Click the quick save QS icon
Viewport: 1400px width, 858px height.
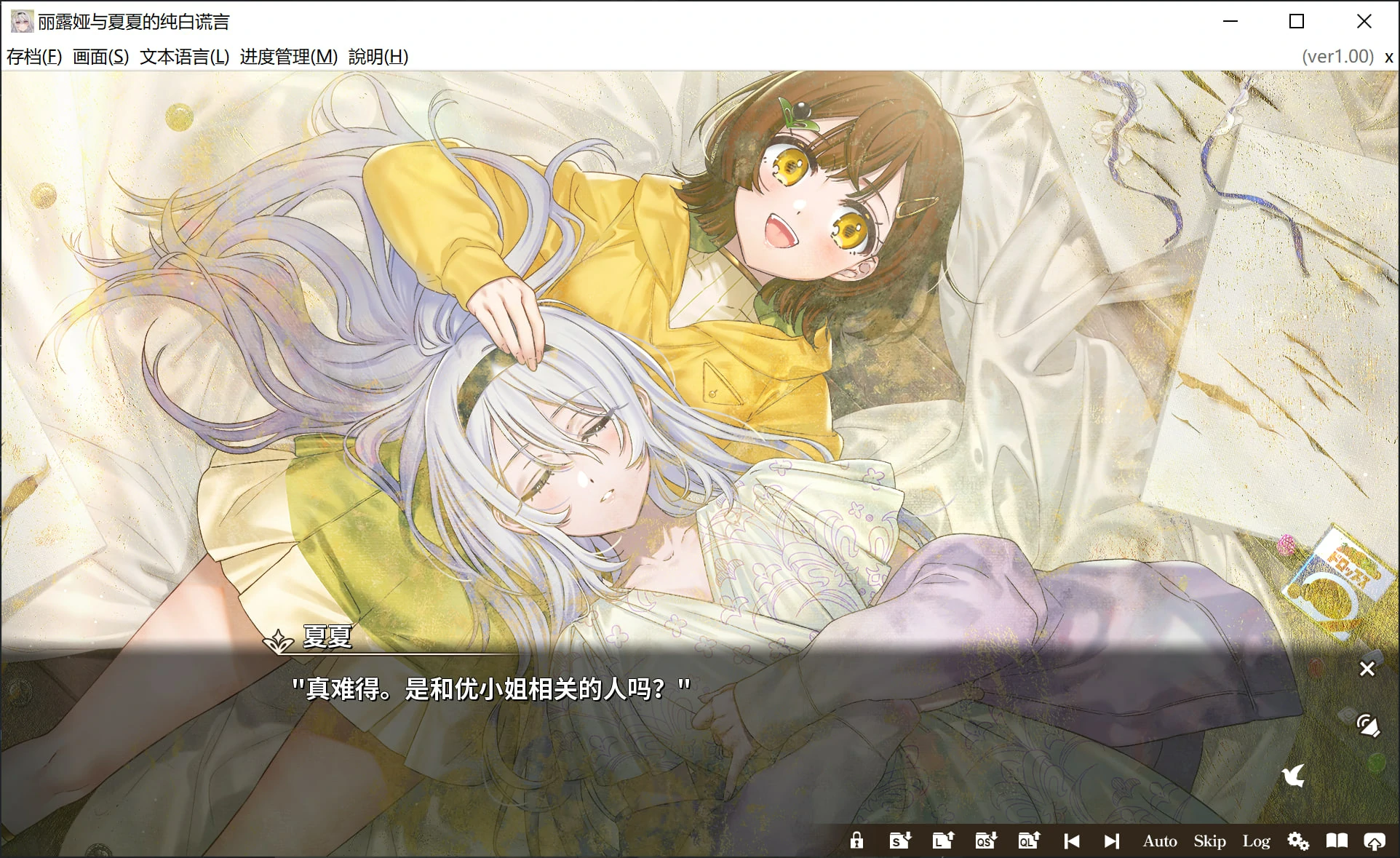click(x=985, y=841)
